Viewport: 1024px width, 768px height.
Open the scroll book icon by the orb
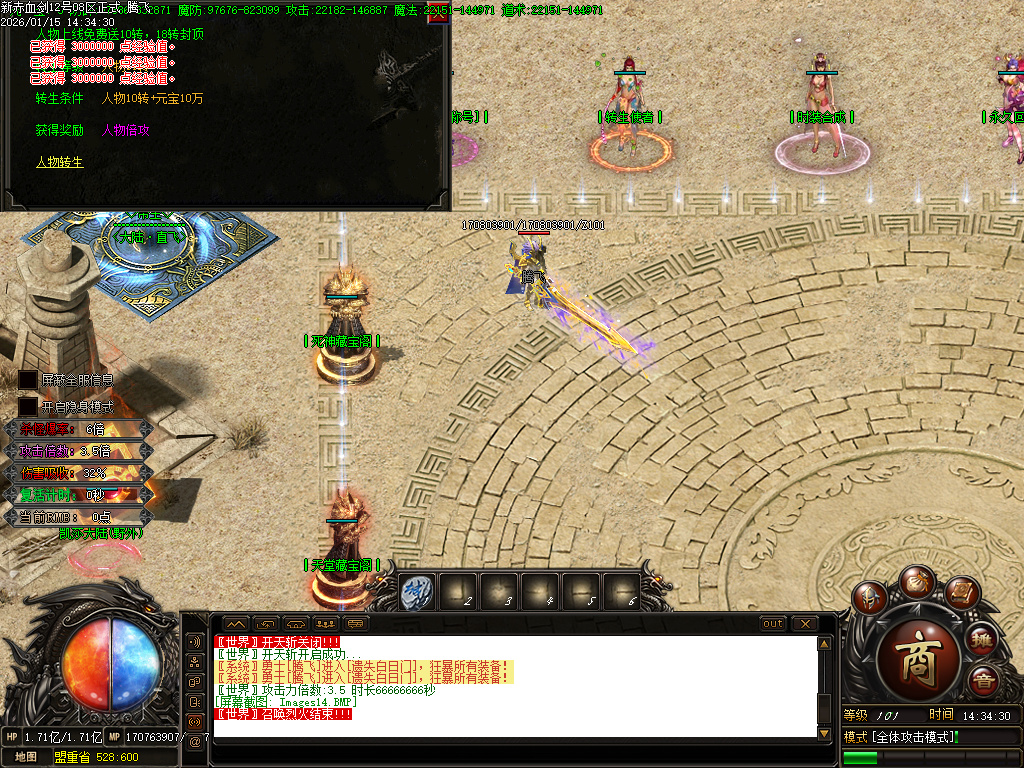(961, 593)
